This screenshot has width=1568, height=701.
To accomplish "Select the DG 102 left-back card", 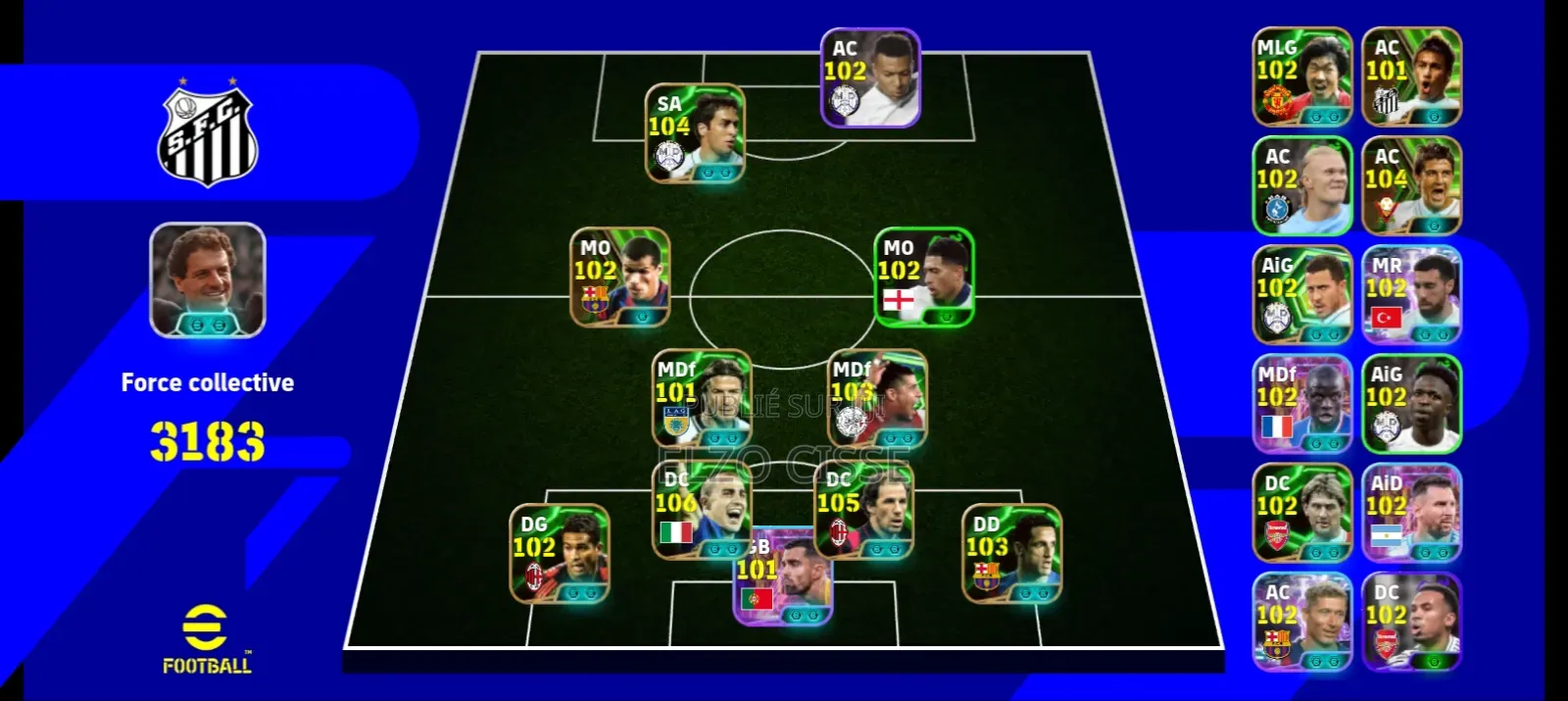I will [x=560, y=554].
